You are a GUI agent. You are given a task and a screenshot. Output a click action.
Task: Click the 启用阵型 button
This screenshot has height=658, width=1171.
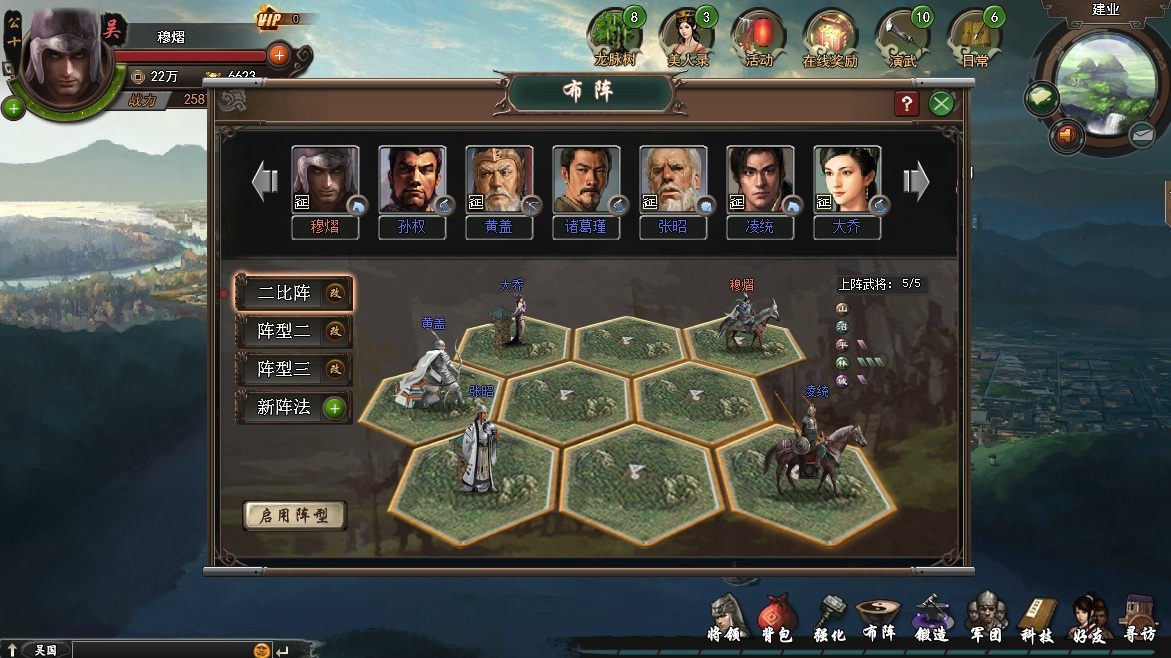click(x=295, y=516)
